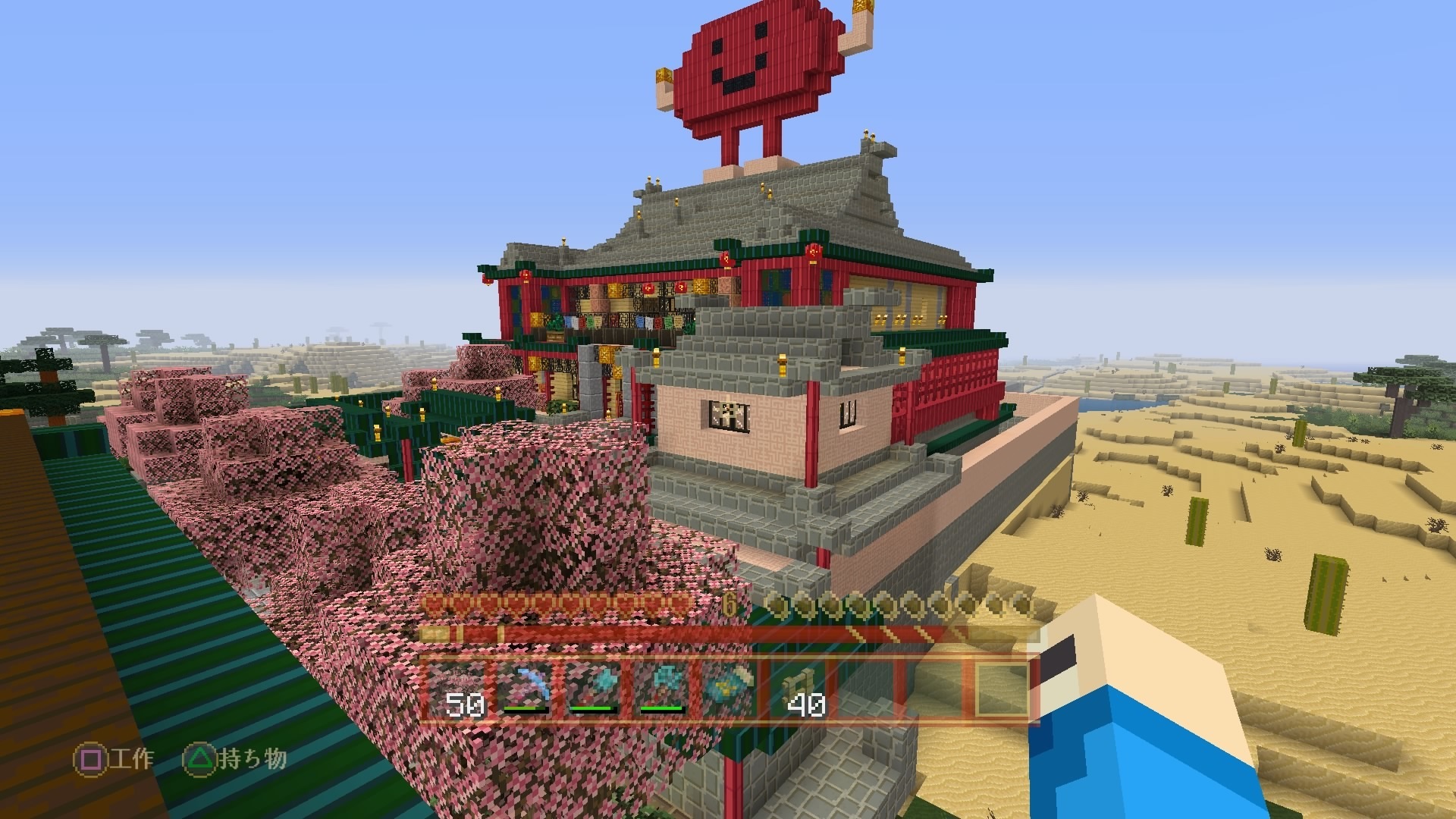Click the middle heart of the health bar
The height and width of the screenshot is (819, 1456).
click(x=569, y=603)
